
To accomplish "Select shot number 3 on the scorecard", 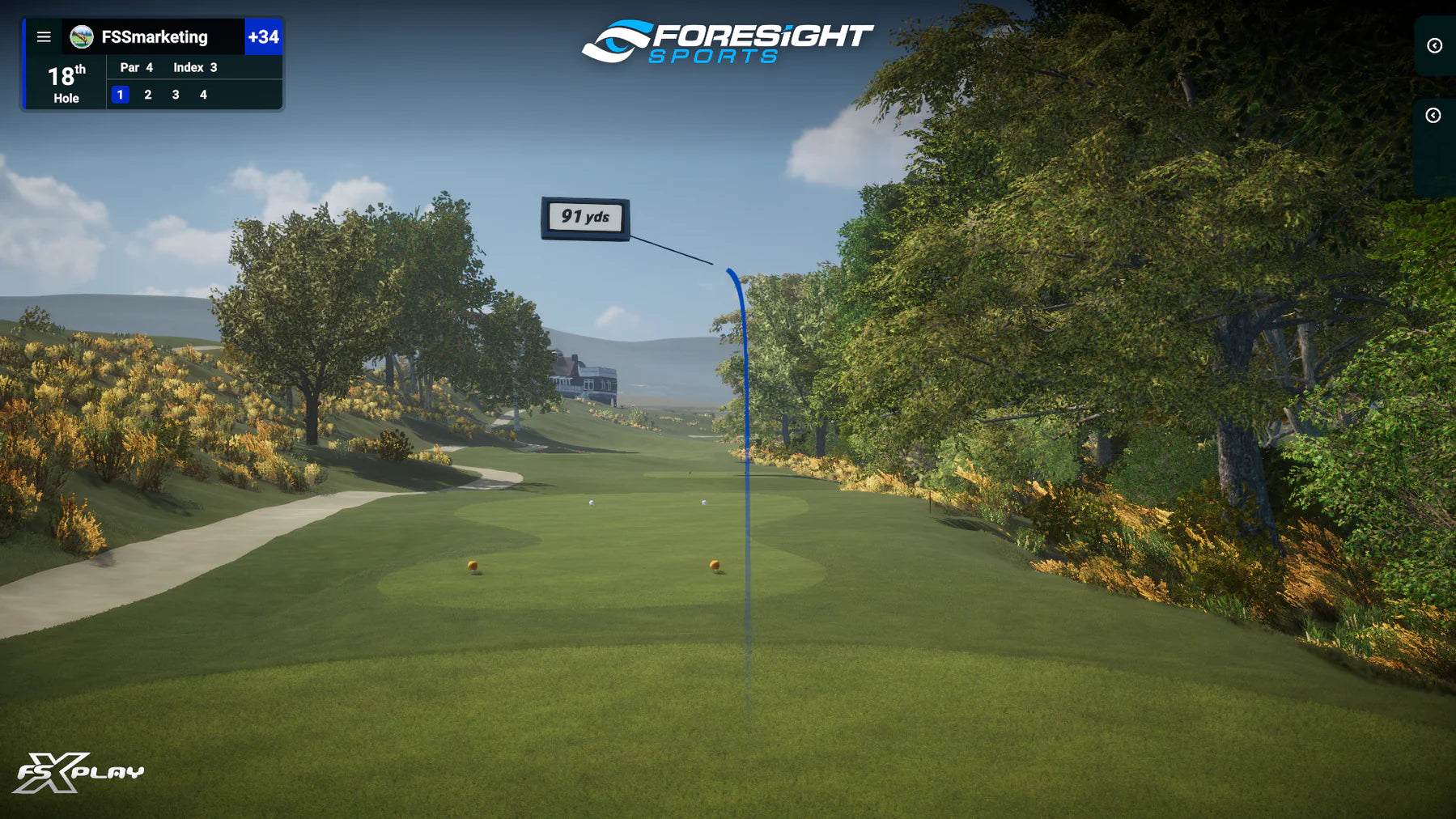I will pyautogui.click(x=176, y=95).
